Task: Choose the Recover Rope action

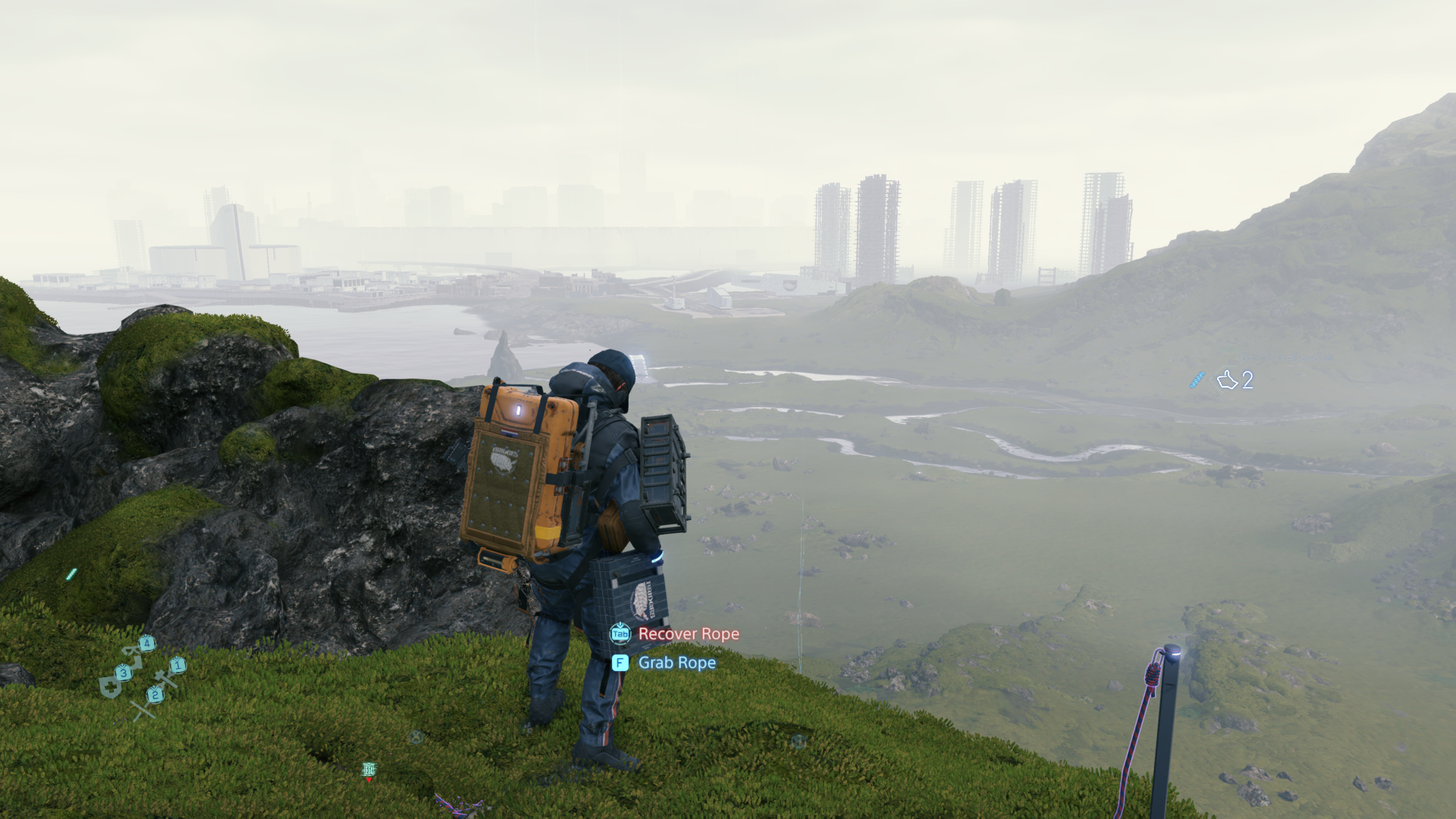Action: [x=687, y=634]
